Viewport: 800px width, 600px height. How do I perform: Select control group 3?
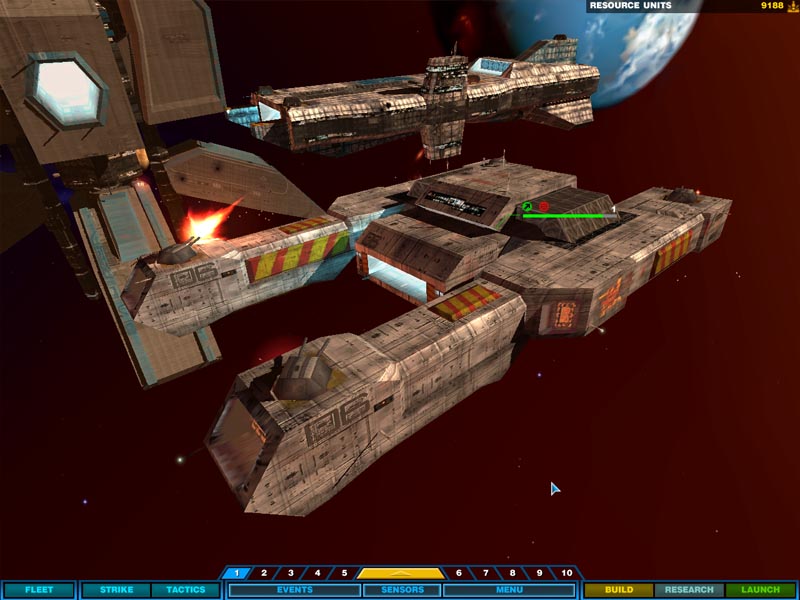(x=291, y=573)
